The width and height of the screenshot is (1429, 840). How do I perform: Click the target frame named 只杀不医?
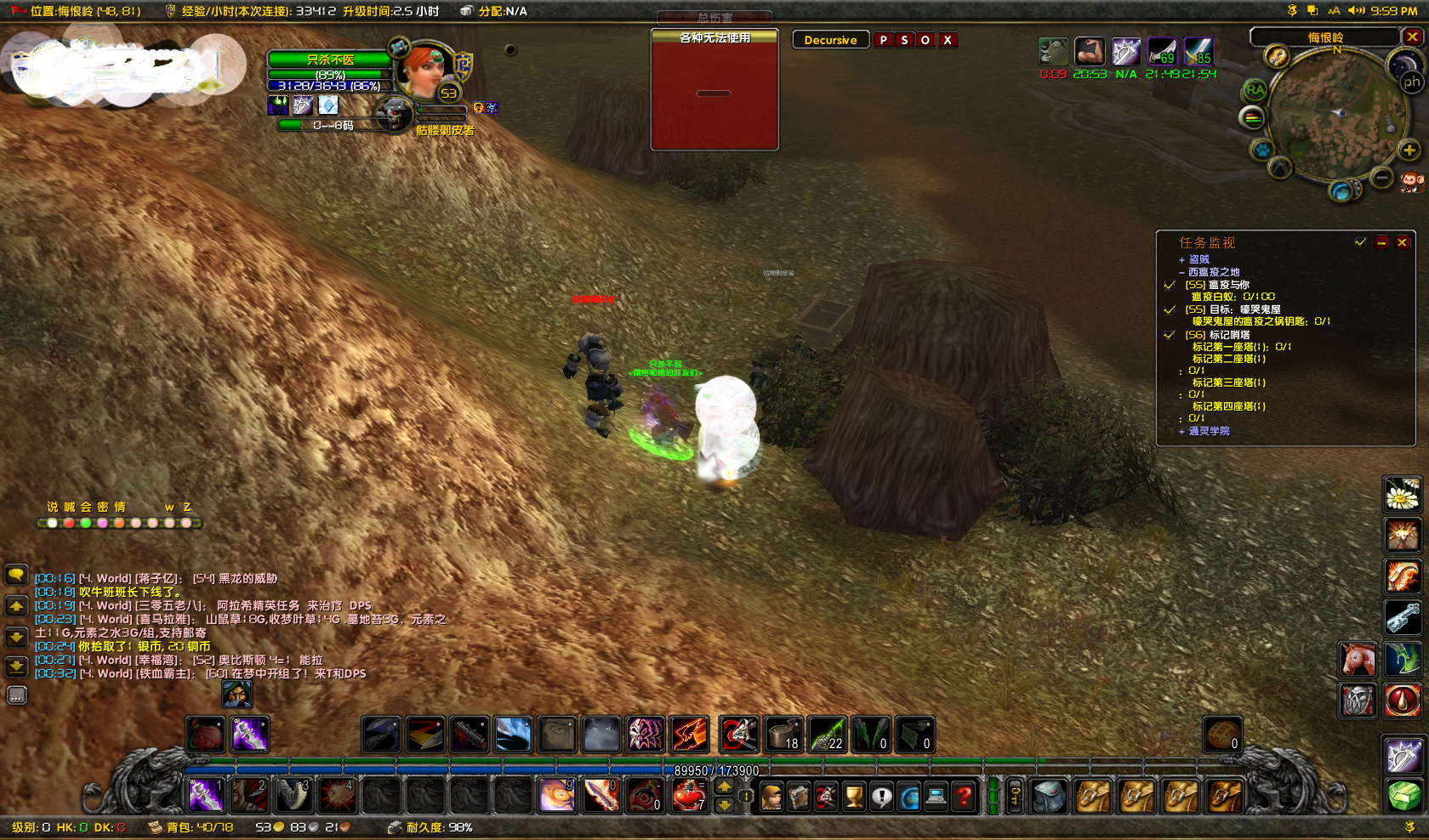tap(332, 60)
